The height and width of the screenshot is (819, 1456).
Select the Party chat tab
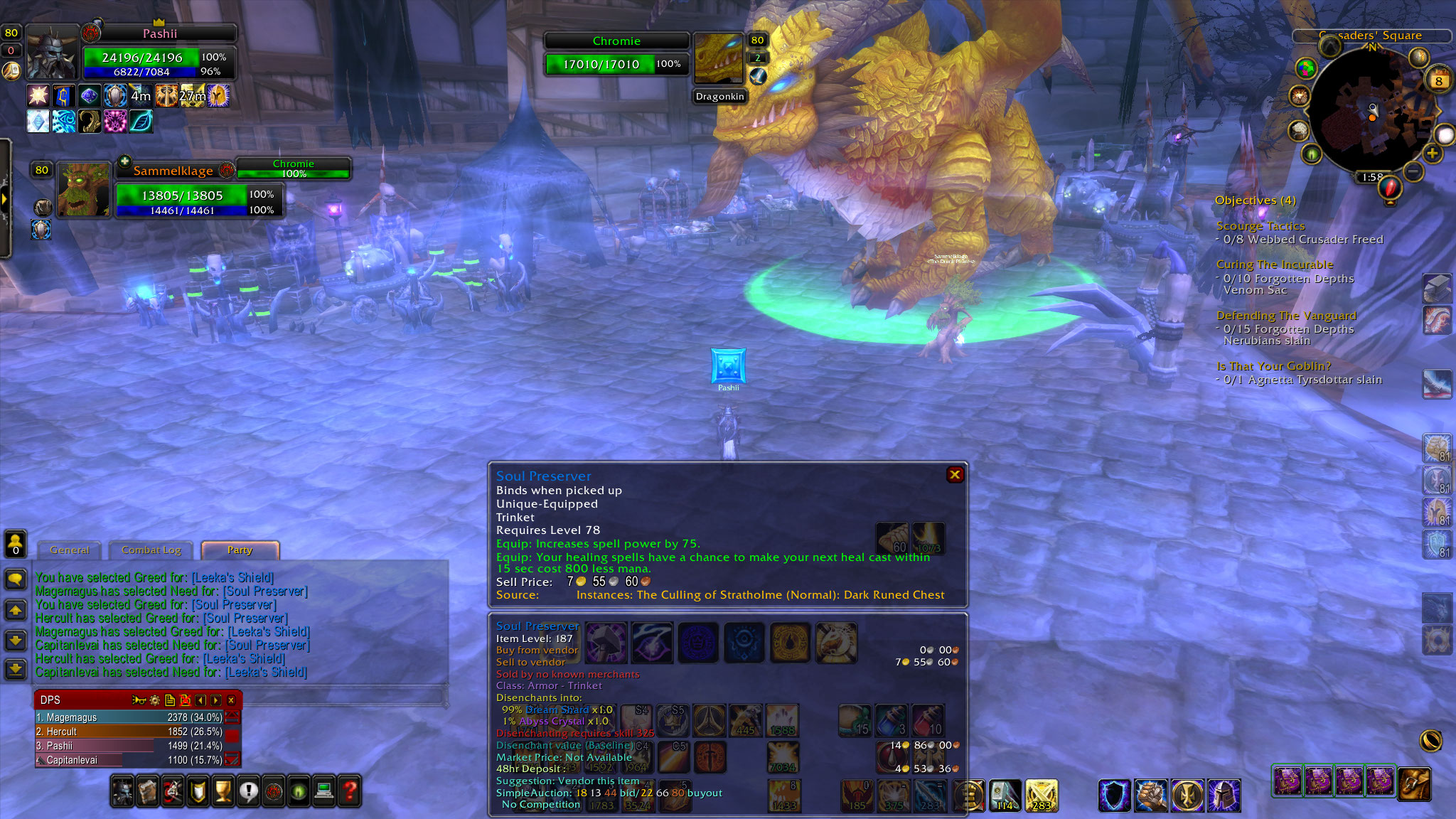240,550
